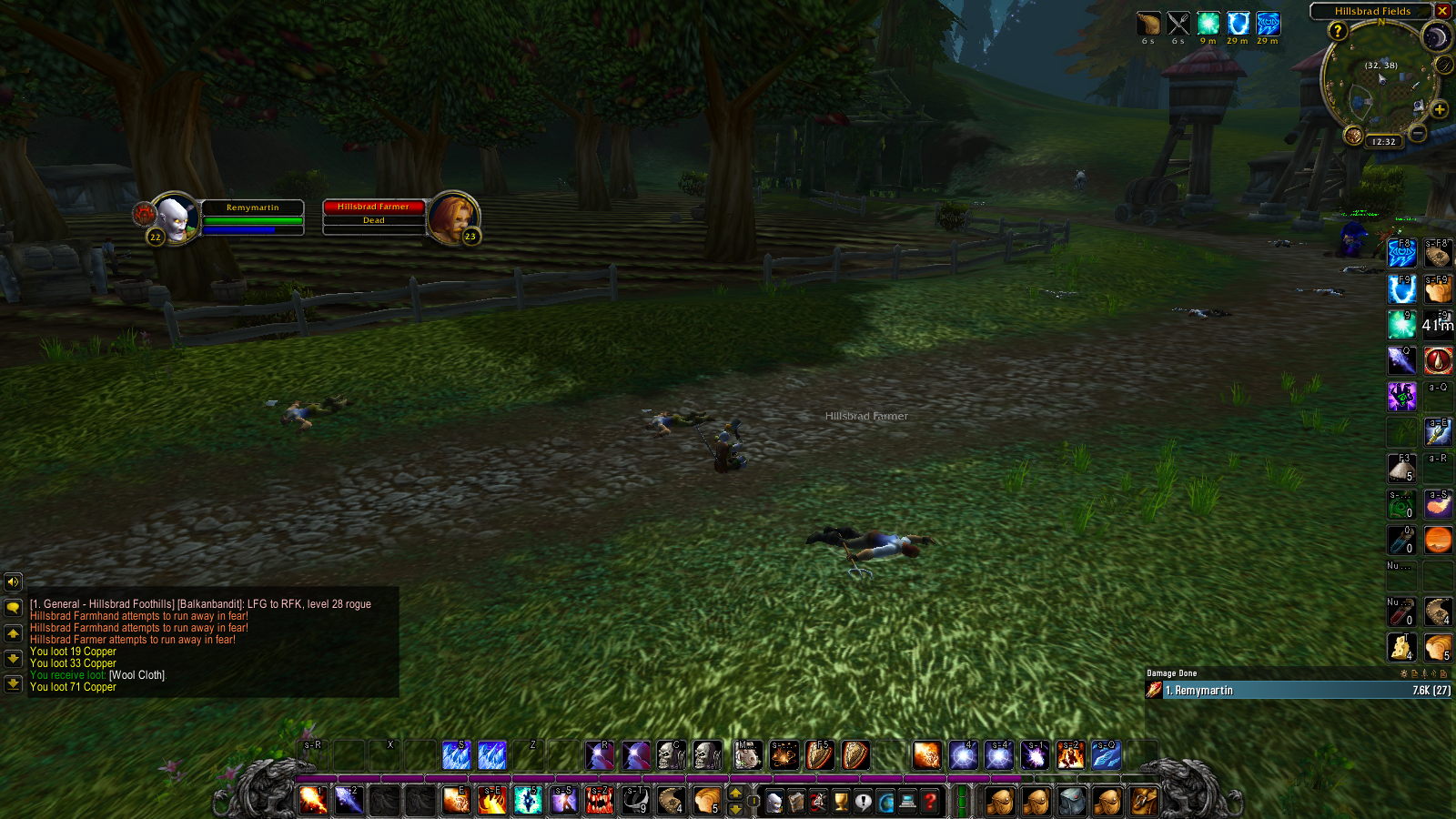Use the blue potion vial slot
Screen dimensions: 1456x819
(x=1401, y=540)
